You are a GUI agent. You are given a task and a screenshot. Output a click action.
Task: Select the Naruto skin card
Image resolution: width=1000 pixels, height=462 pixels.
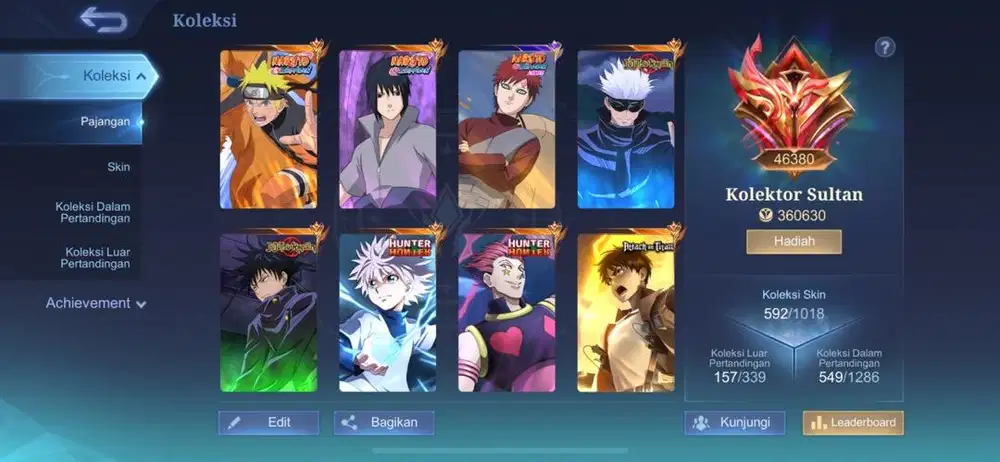268,129
